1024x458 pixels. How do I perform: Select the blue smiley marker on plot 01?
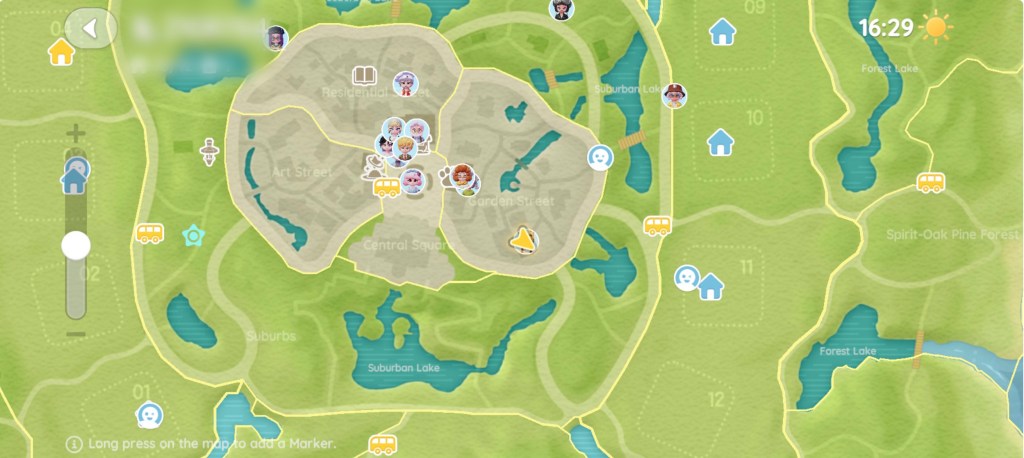149,414
